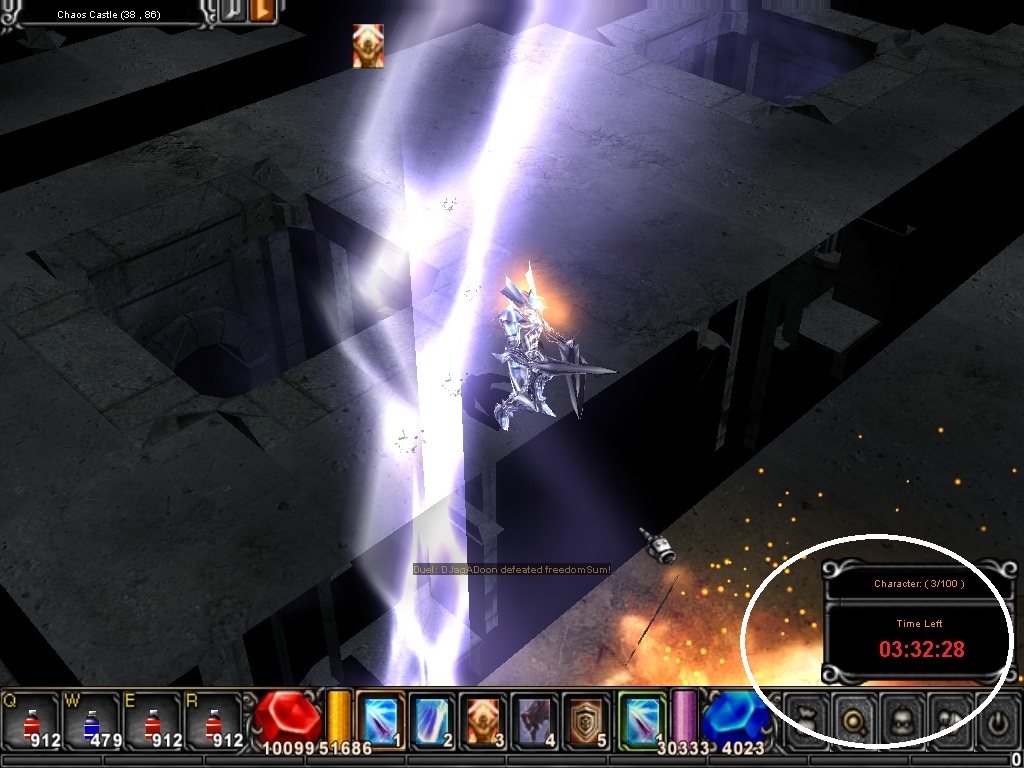Open the character face menu button
Image resolution: width=1024 pixels, height=768 pixels.
tap(904, 721)
